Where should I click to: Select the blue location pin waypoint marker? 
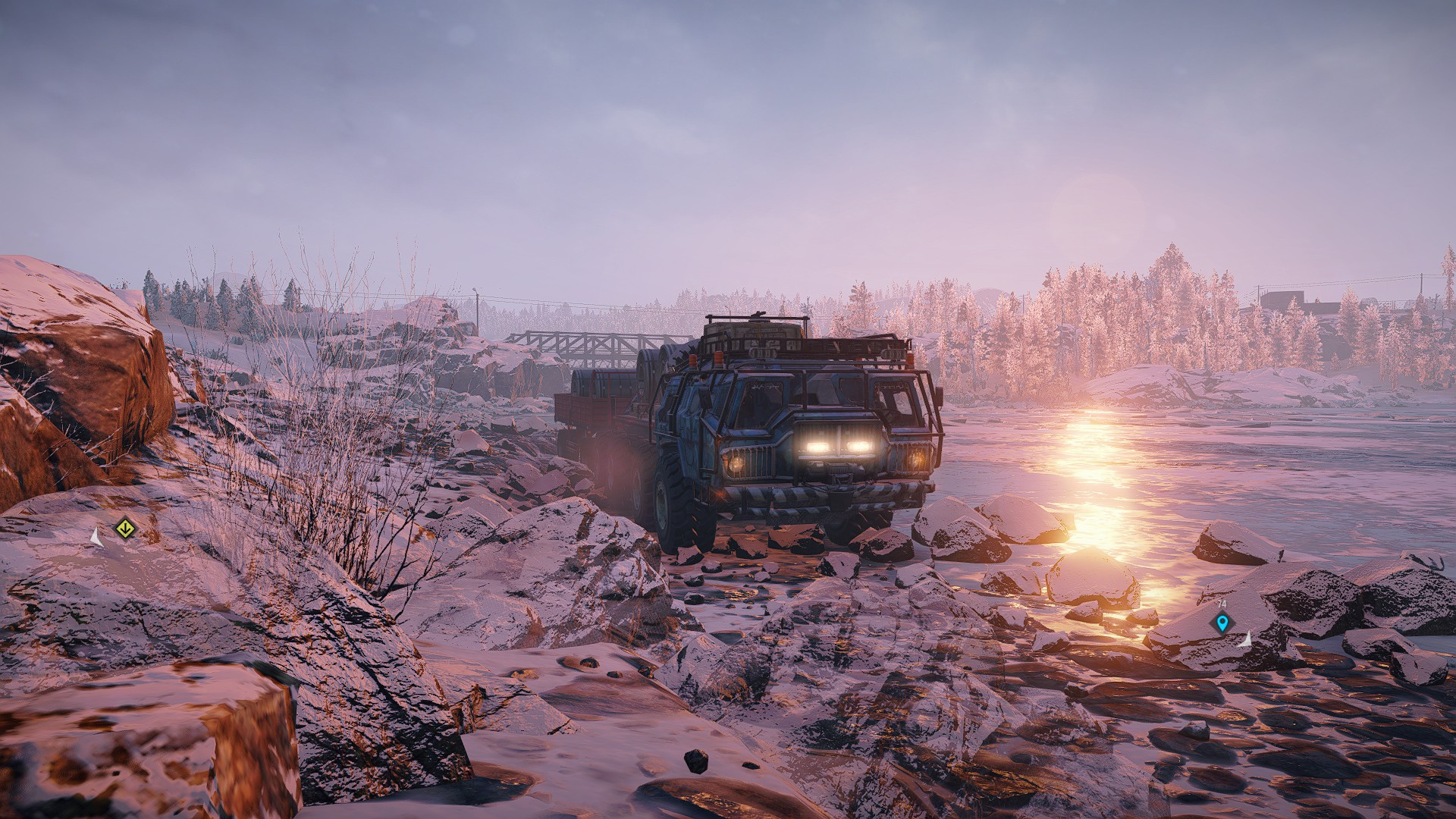click(x=1222, y=623)
